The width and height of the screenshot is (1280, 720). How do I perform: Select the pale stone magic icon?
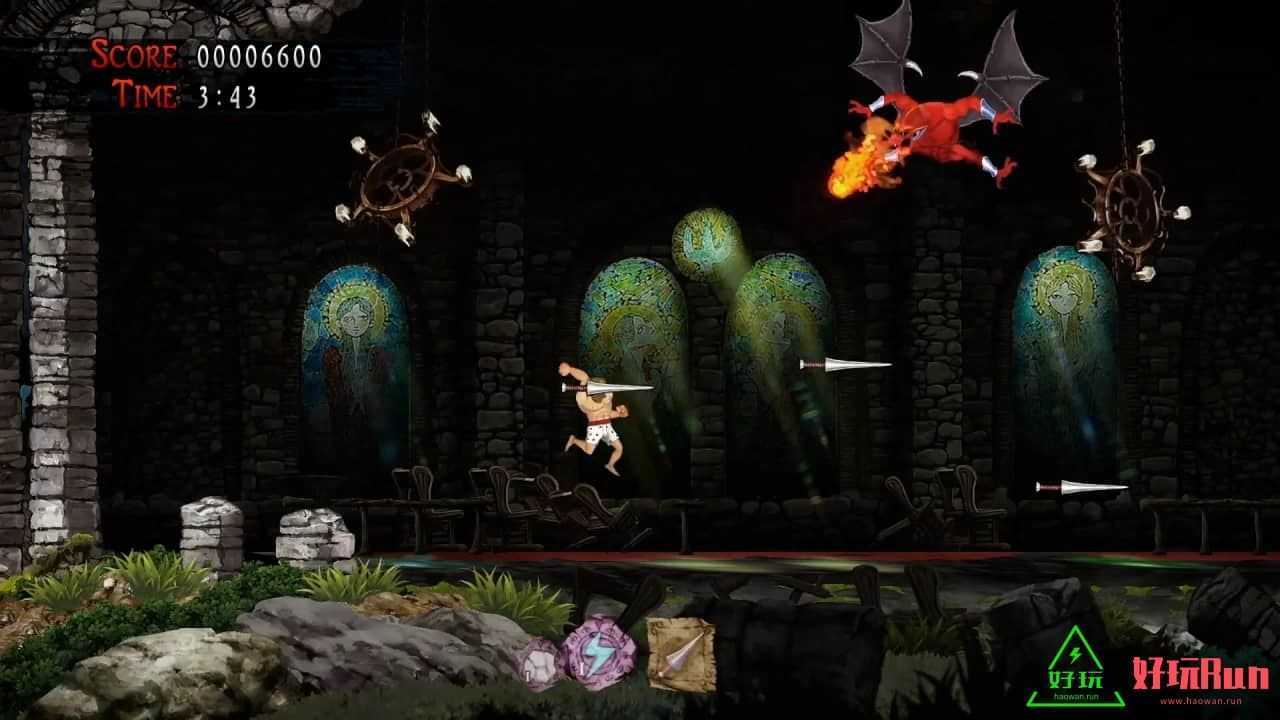click(540, 661)
